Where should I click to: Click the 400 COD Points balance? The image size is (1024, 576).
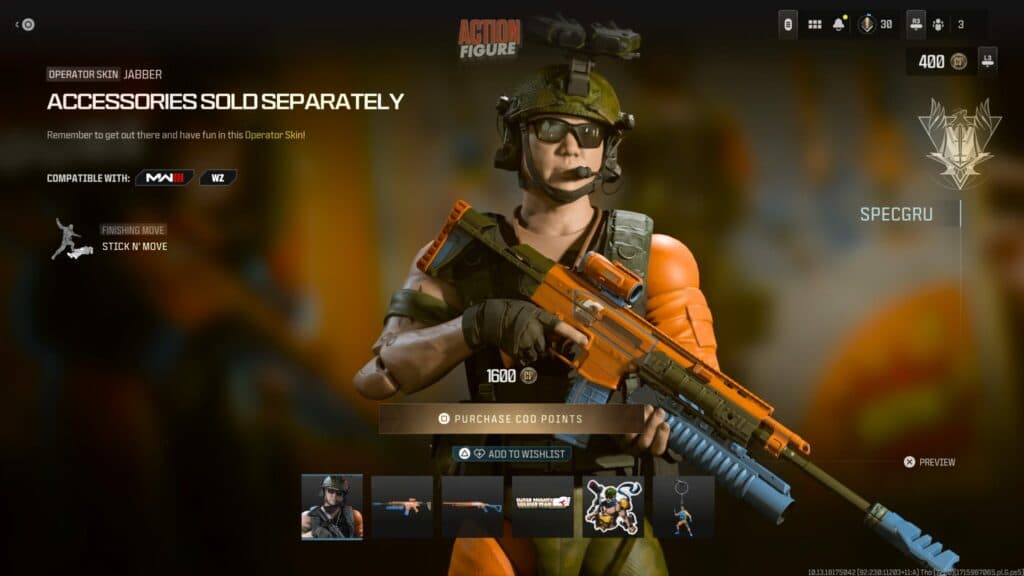point(938,61)
